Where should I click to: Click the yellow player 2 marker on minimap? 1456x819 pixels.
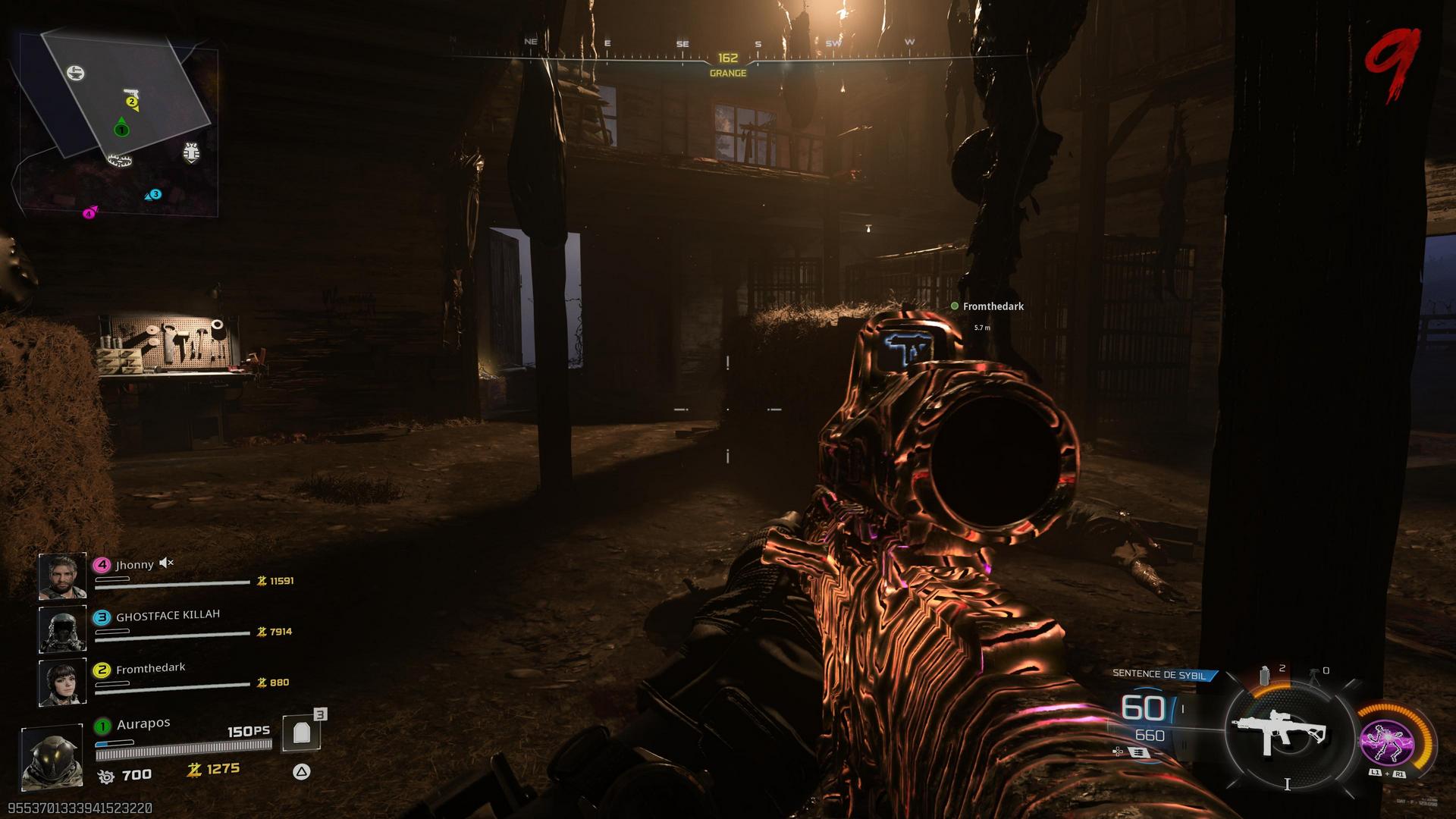132,102
